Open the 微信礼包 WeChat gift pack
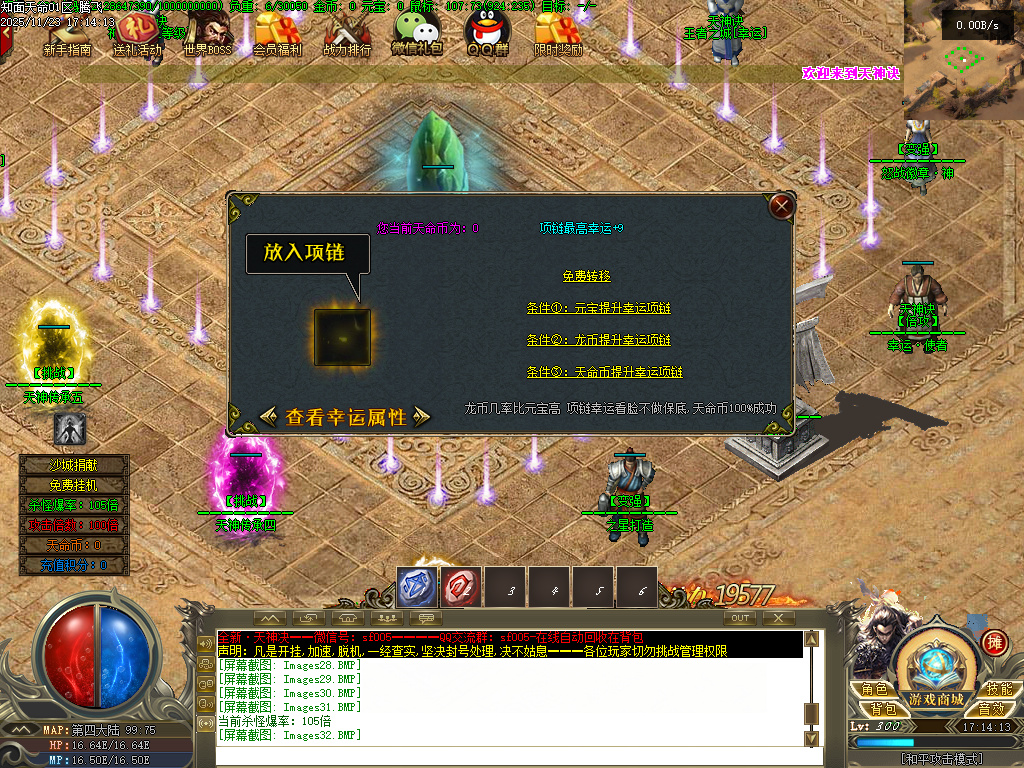 click(x=417, y=36)
